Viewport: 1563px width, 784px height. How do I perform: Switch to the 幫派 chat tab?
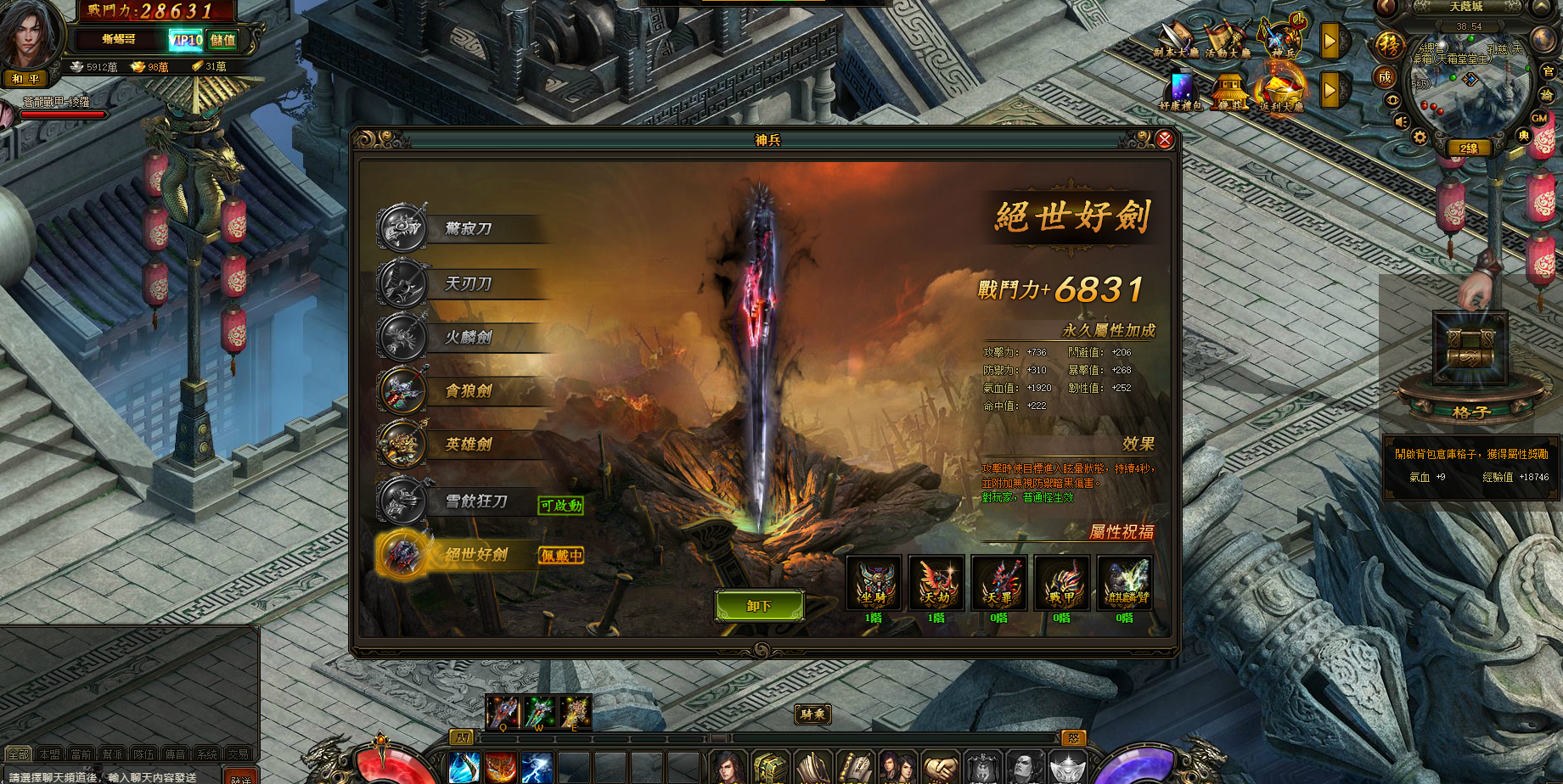coord(112,754)
